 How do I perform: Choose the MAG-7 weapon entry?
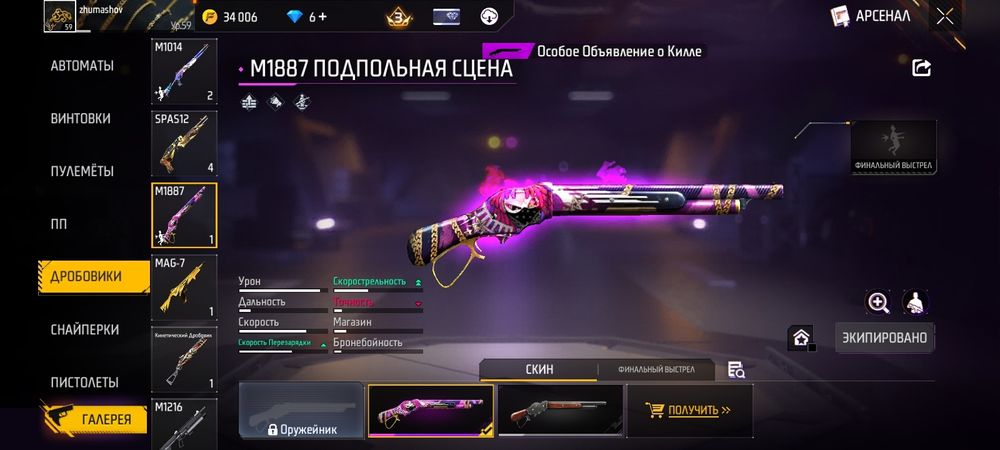pyautogui.click(x=184, y=287)
